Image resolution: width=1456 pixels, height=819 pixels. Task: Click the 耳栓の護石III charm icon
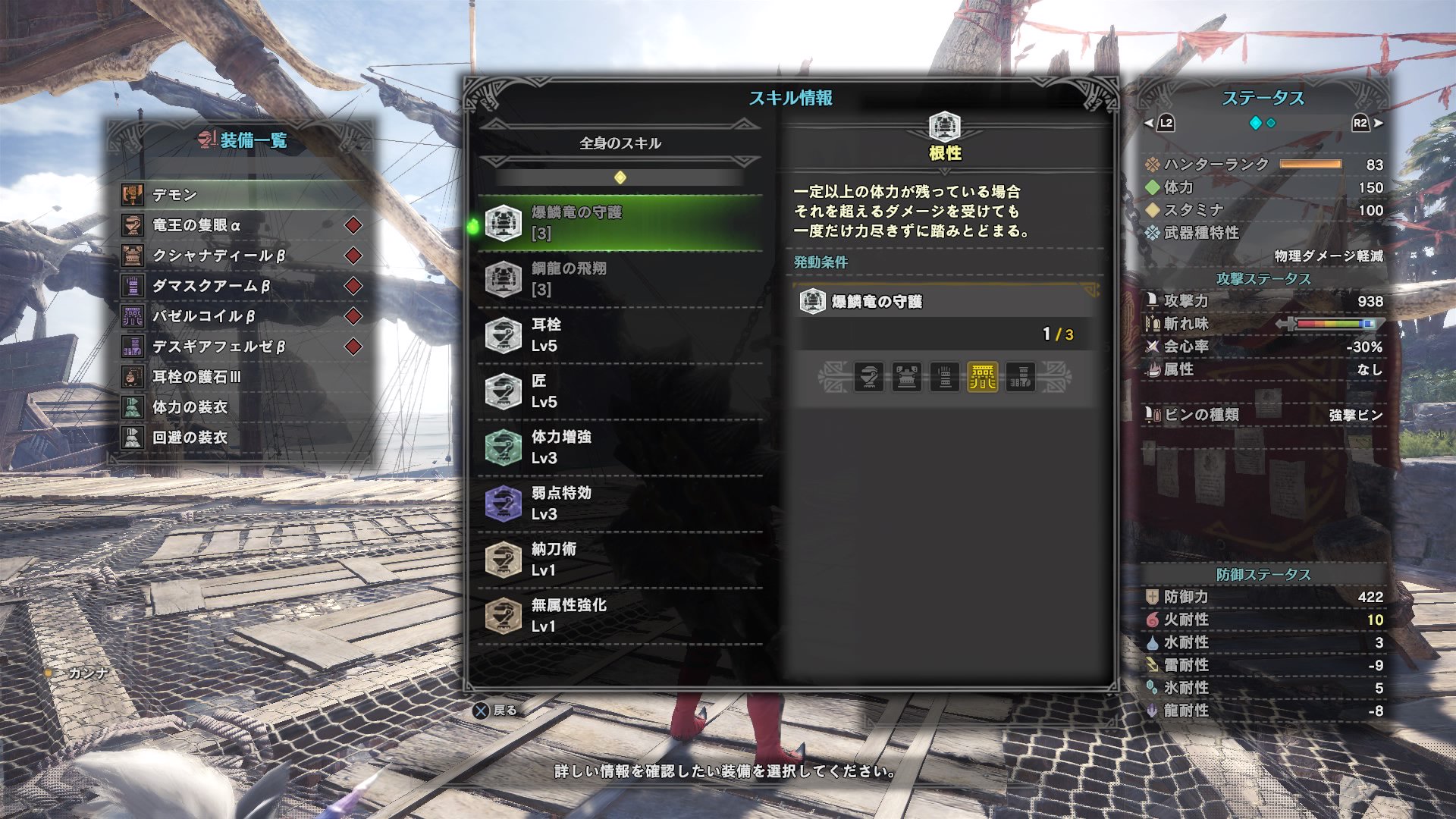pyautogui.click(x=133, y=378)
